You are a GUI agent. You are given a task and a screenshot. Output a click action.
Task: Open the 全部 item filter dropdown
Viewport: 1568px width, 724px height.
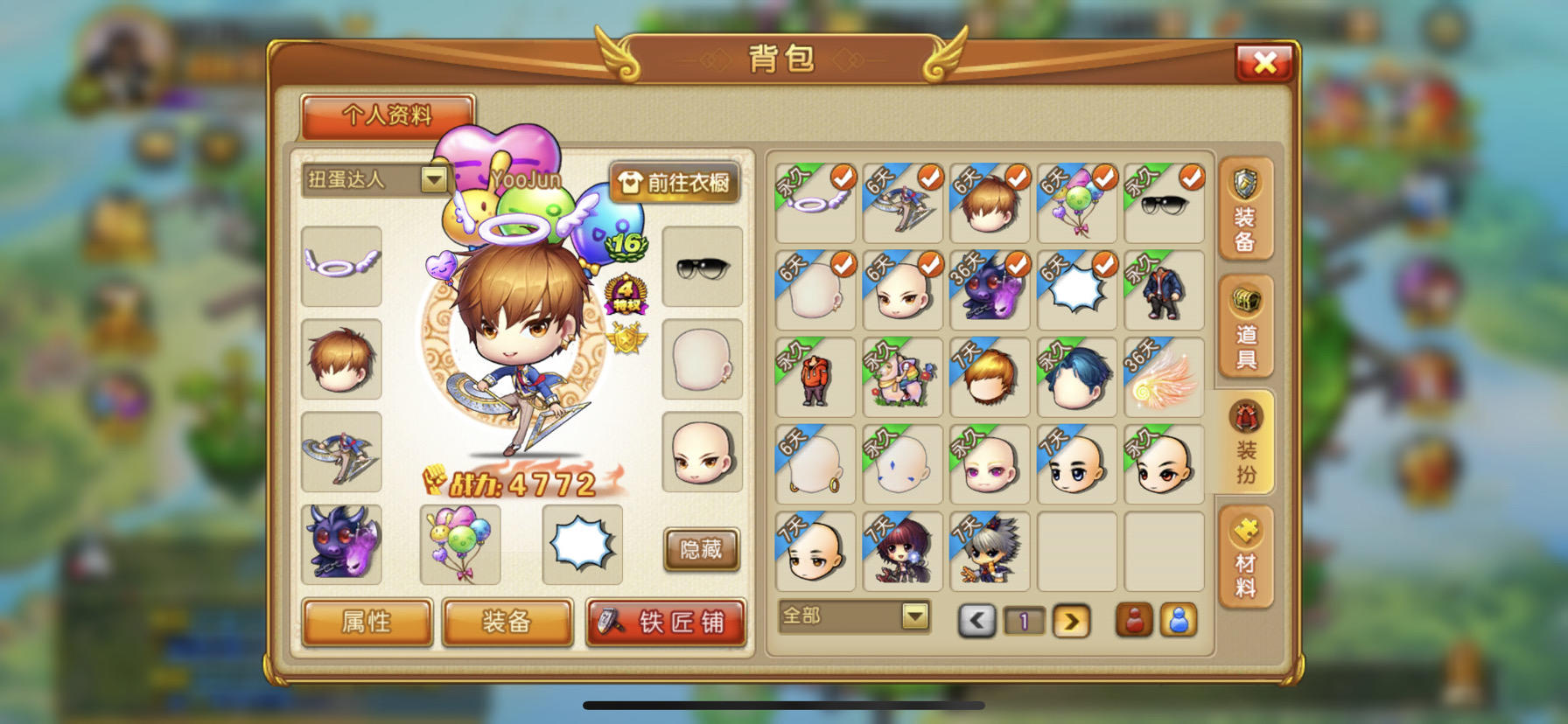coord(853,616)
